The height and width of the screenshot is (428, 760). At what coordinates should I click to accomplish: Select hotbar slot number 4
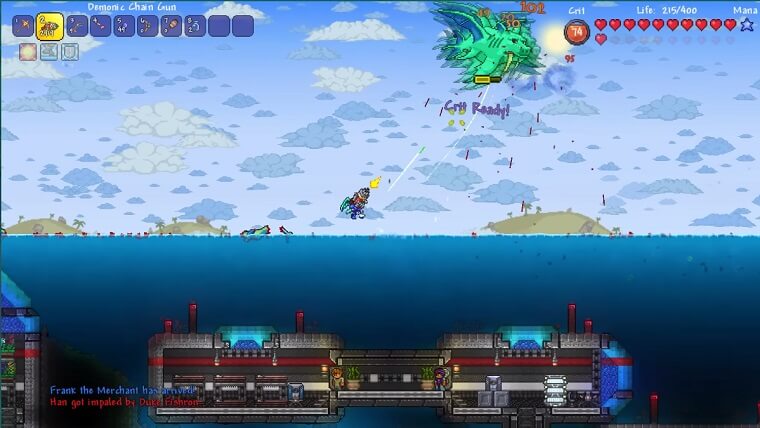(x=99, y=27)
